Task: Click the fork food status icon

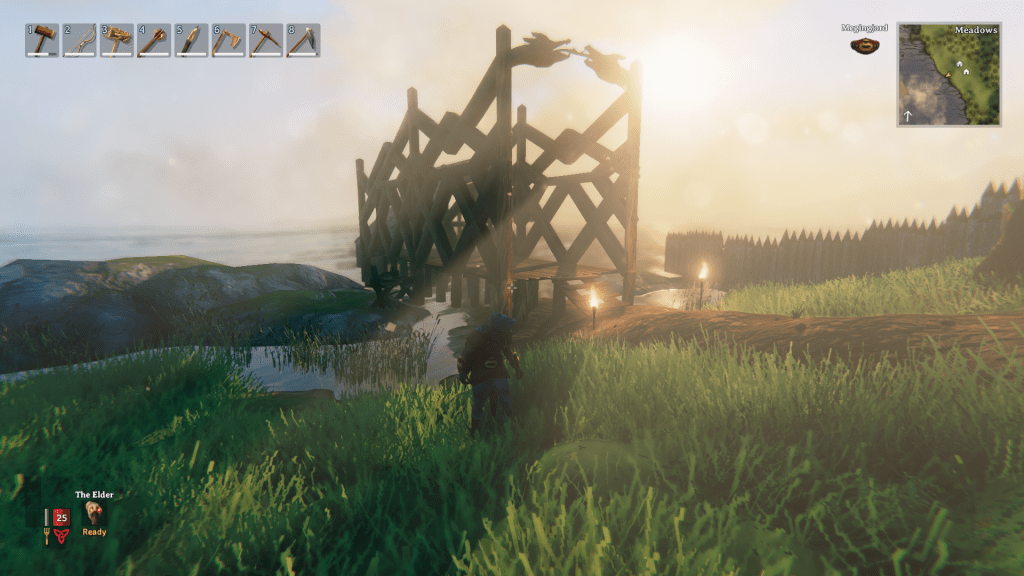Action: point(46,527)
